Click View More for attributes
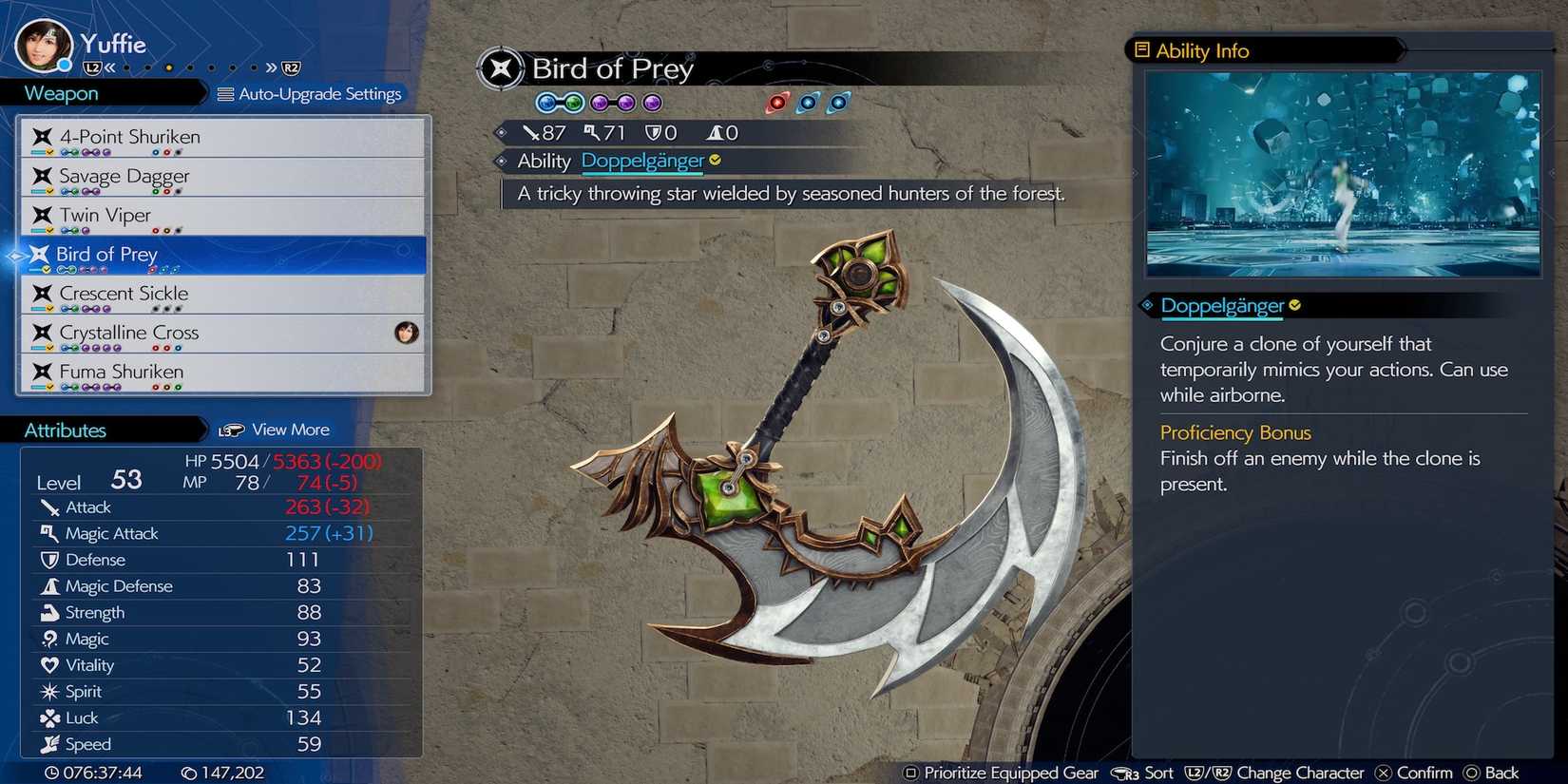This screenshot has width=1568, height=784. pos(290,430)
